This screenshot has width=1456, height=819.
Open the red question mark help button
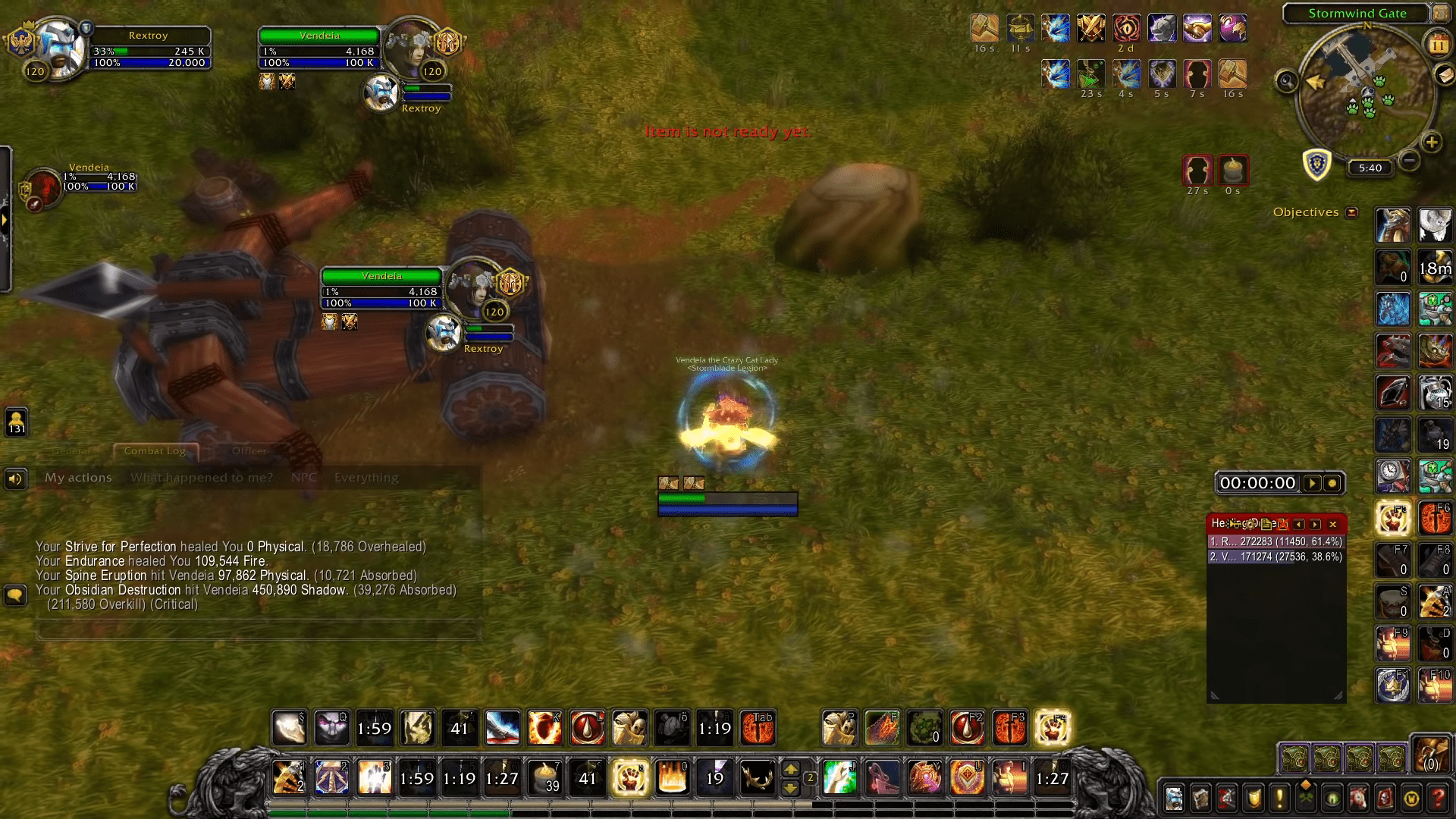1438,798
